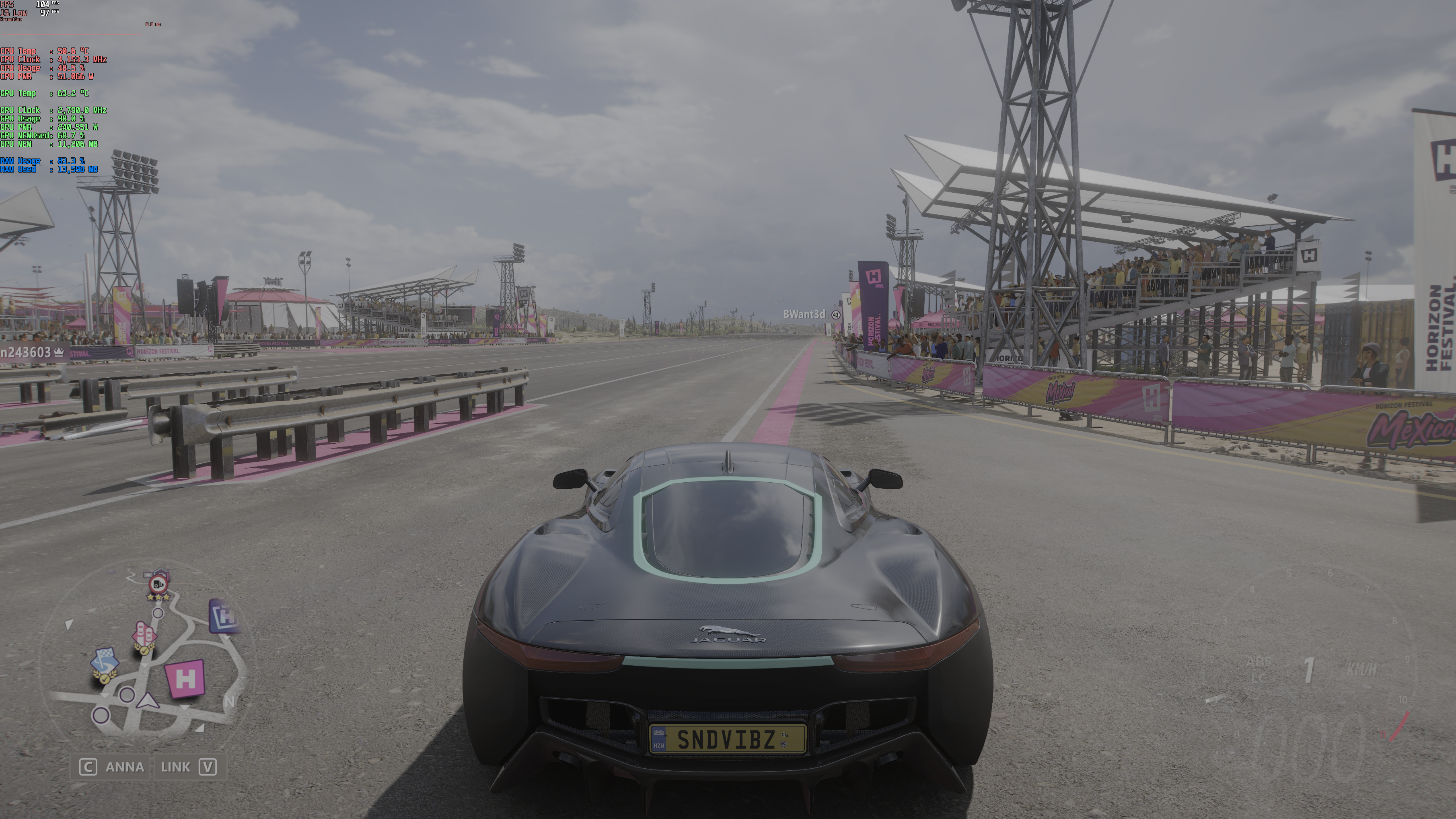Click the player arrow on the minimap
Viewport: 1456px width, 819px height.
(x=148, y=701)
